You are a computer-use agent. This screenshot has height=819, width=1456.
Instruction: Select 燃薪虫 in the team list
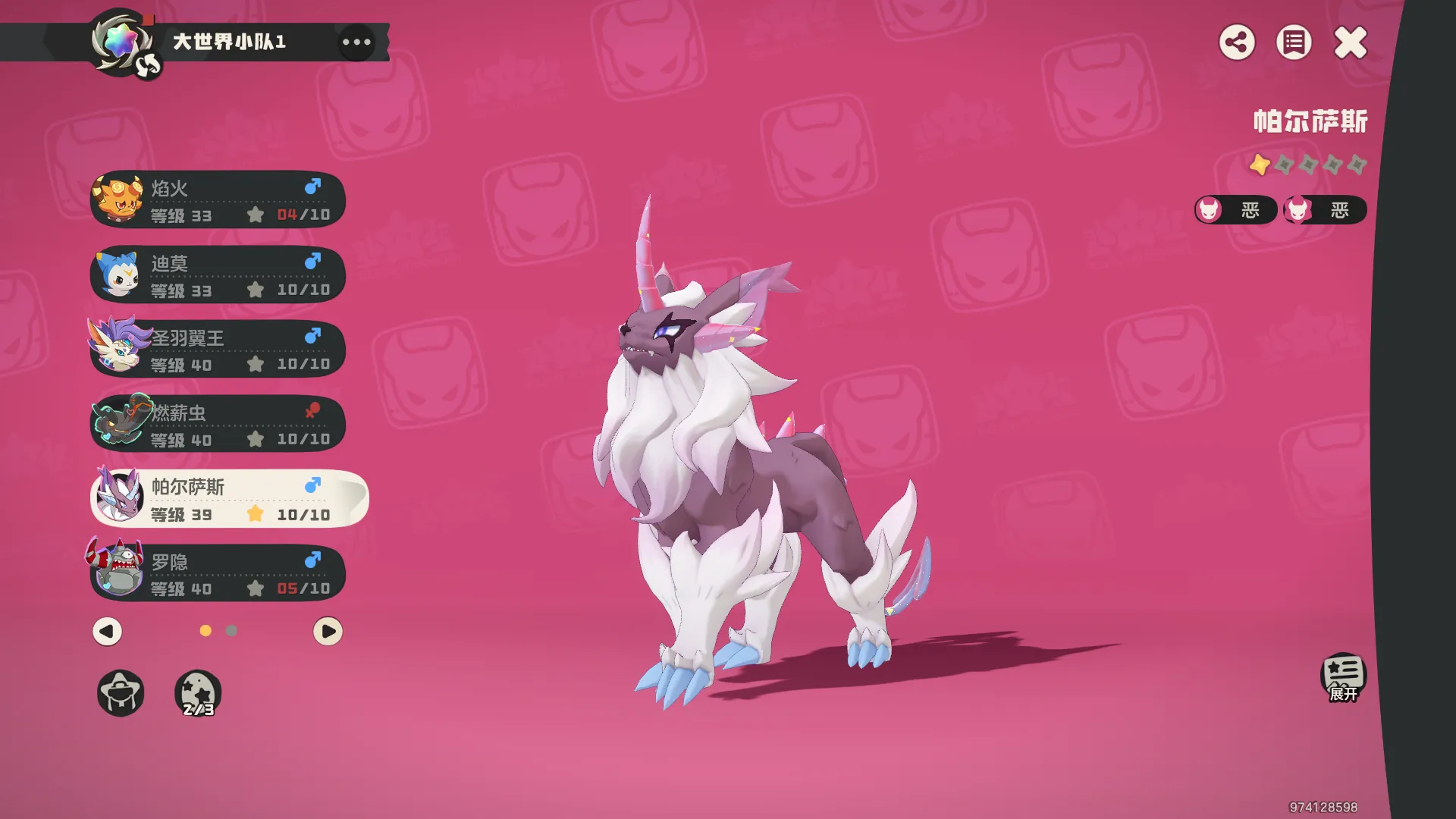(x=218, y=425)
